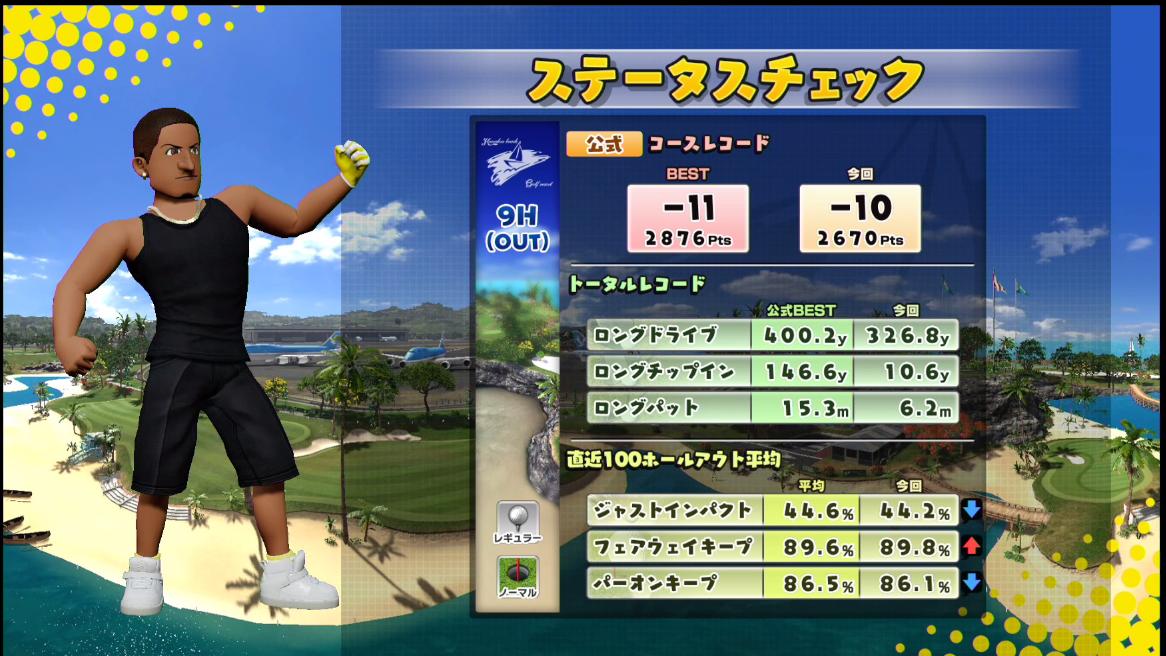This screenshot has width=1166, height=656.
Task: Select the ノーマル cup icon
Action: (518, 577)
